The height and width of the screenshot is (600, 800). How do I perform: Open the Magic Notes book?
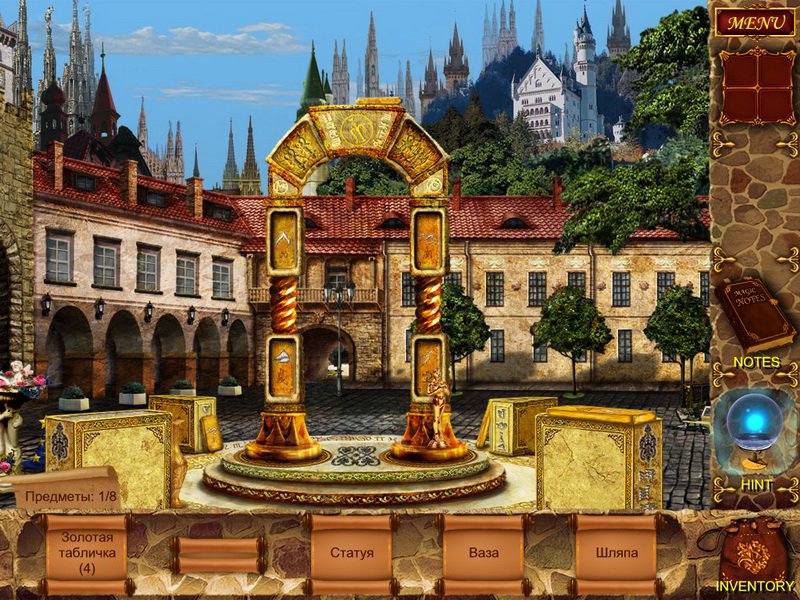(x=754, y=315)
